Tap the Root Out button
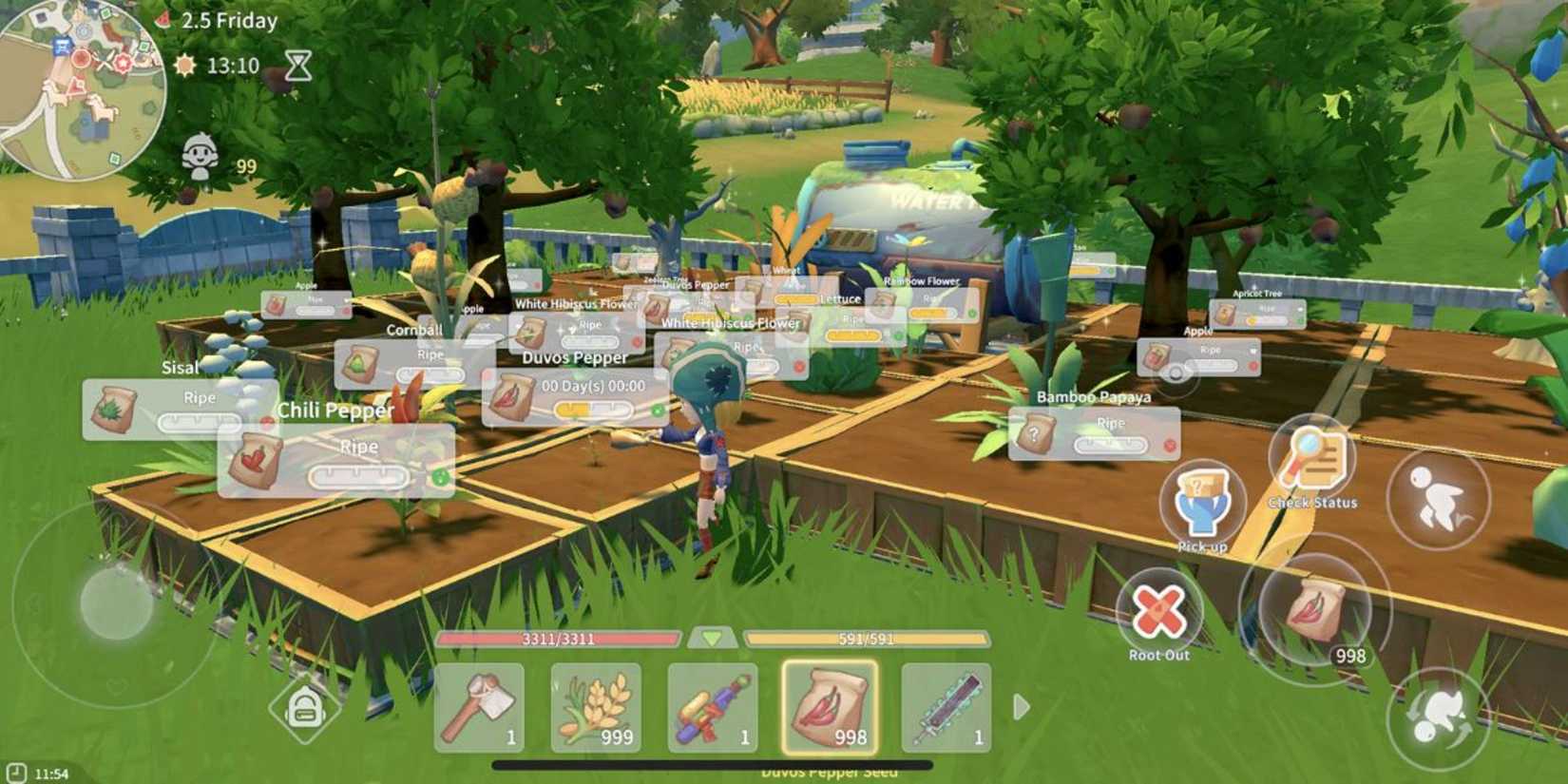This screenshot has height=784, width=1568. point(1158,611)
